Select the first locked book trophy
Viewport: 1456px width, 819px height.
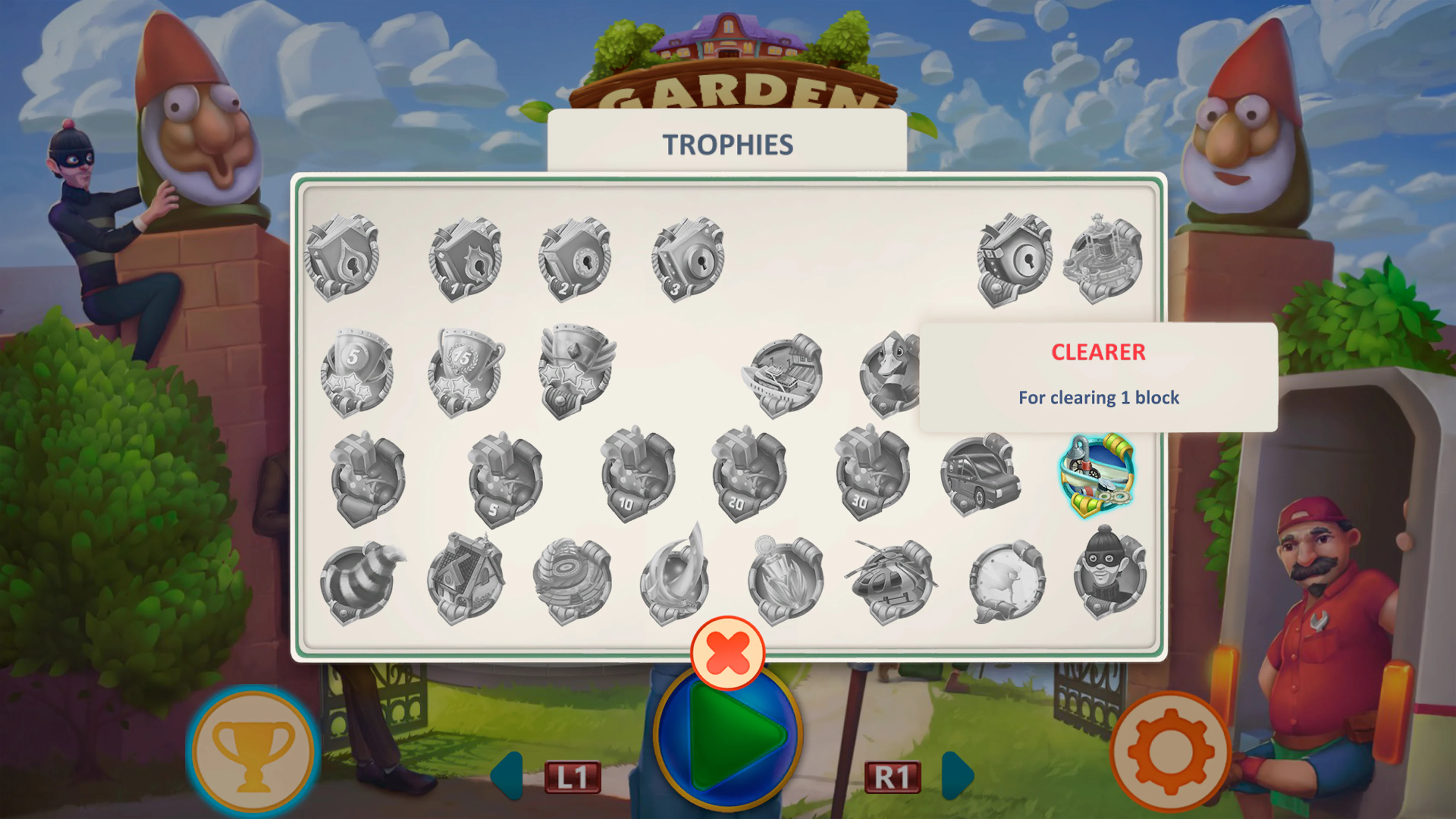click(342, 260)
